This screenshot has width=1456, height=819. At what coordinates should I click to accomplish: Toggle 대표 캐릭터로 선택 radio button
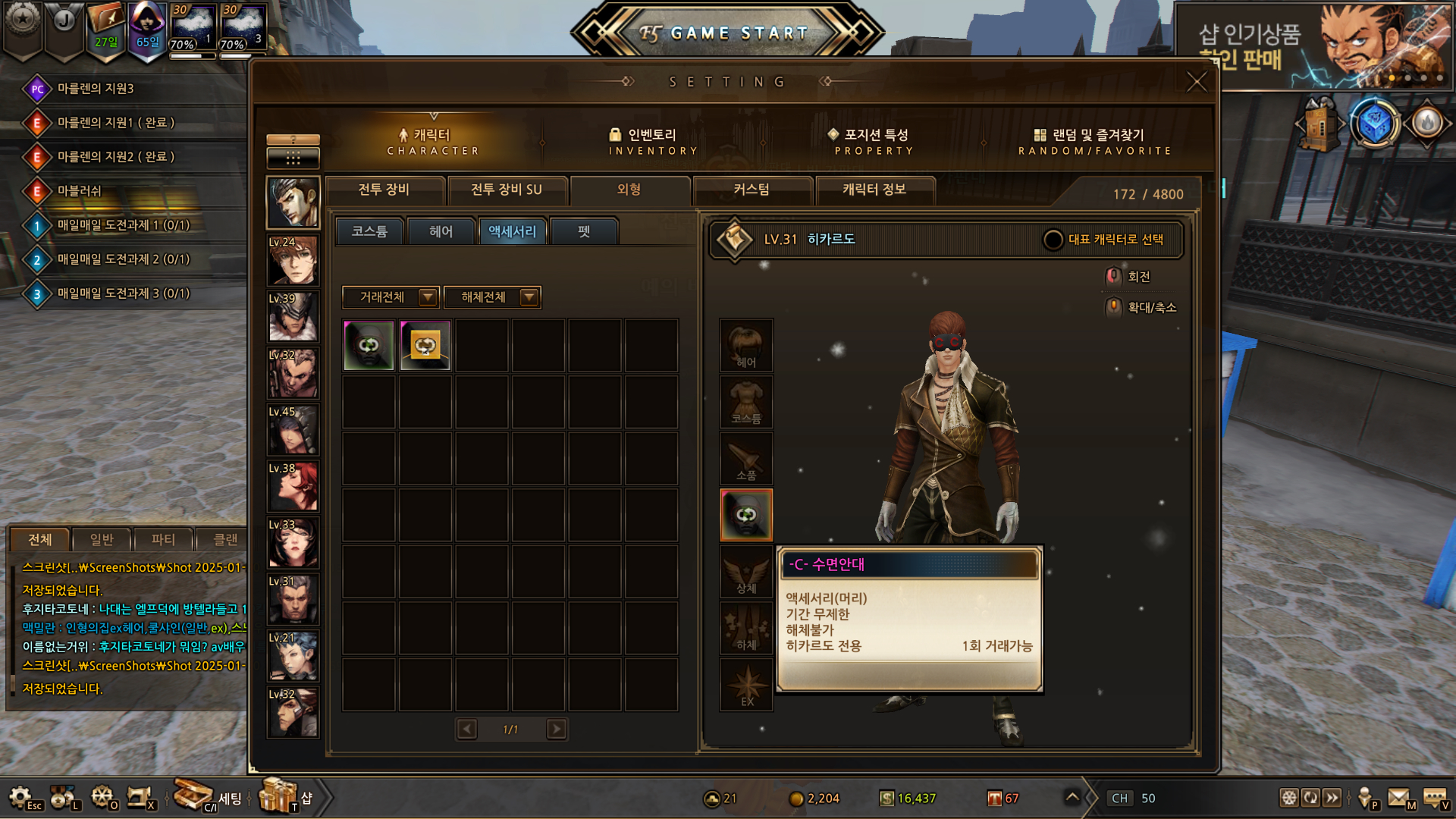tap(1053, 240)
